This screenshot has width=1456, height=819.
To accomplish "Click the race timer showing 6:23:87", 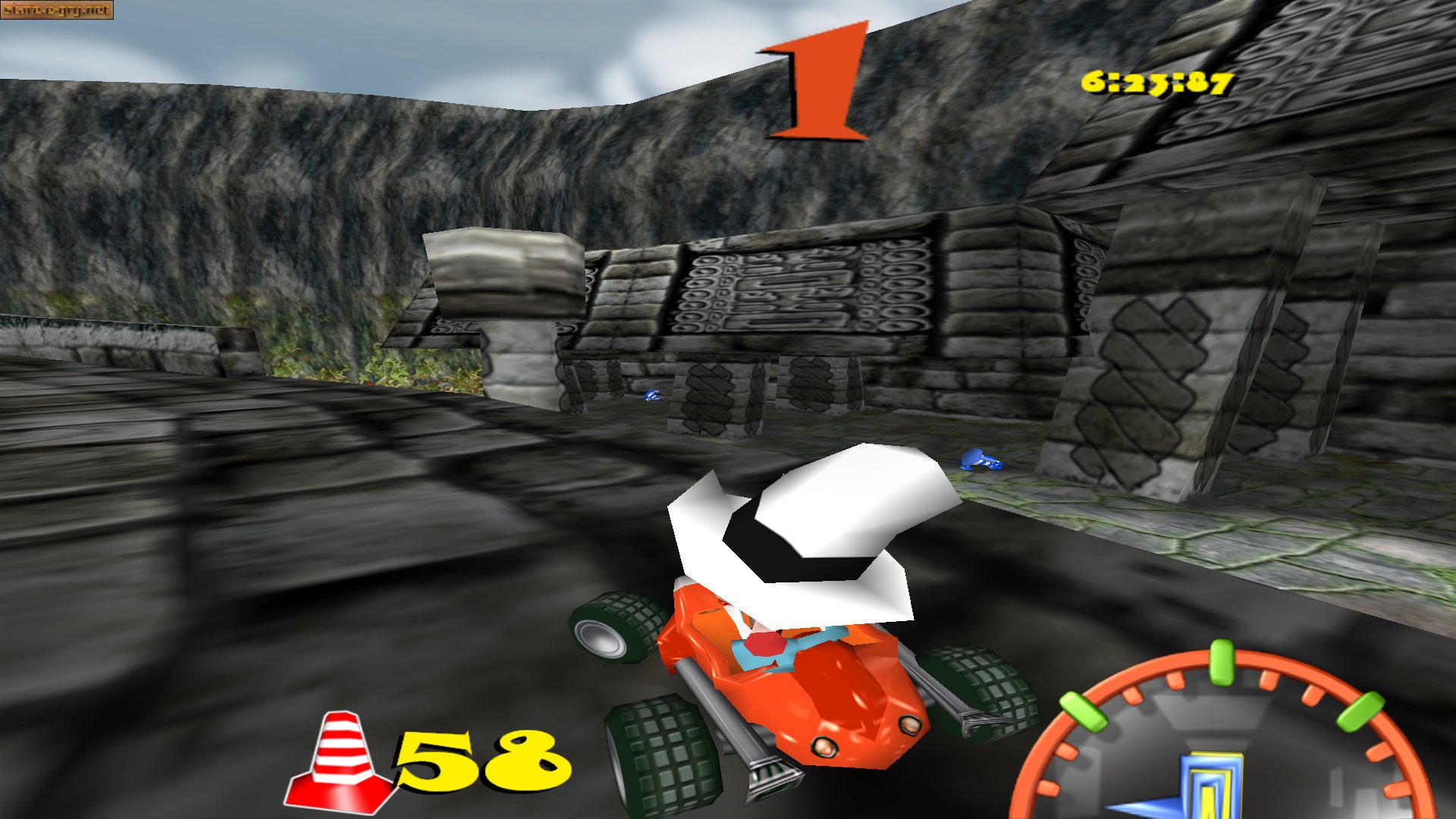I will click(x=1156, y=83).
